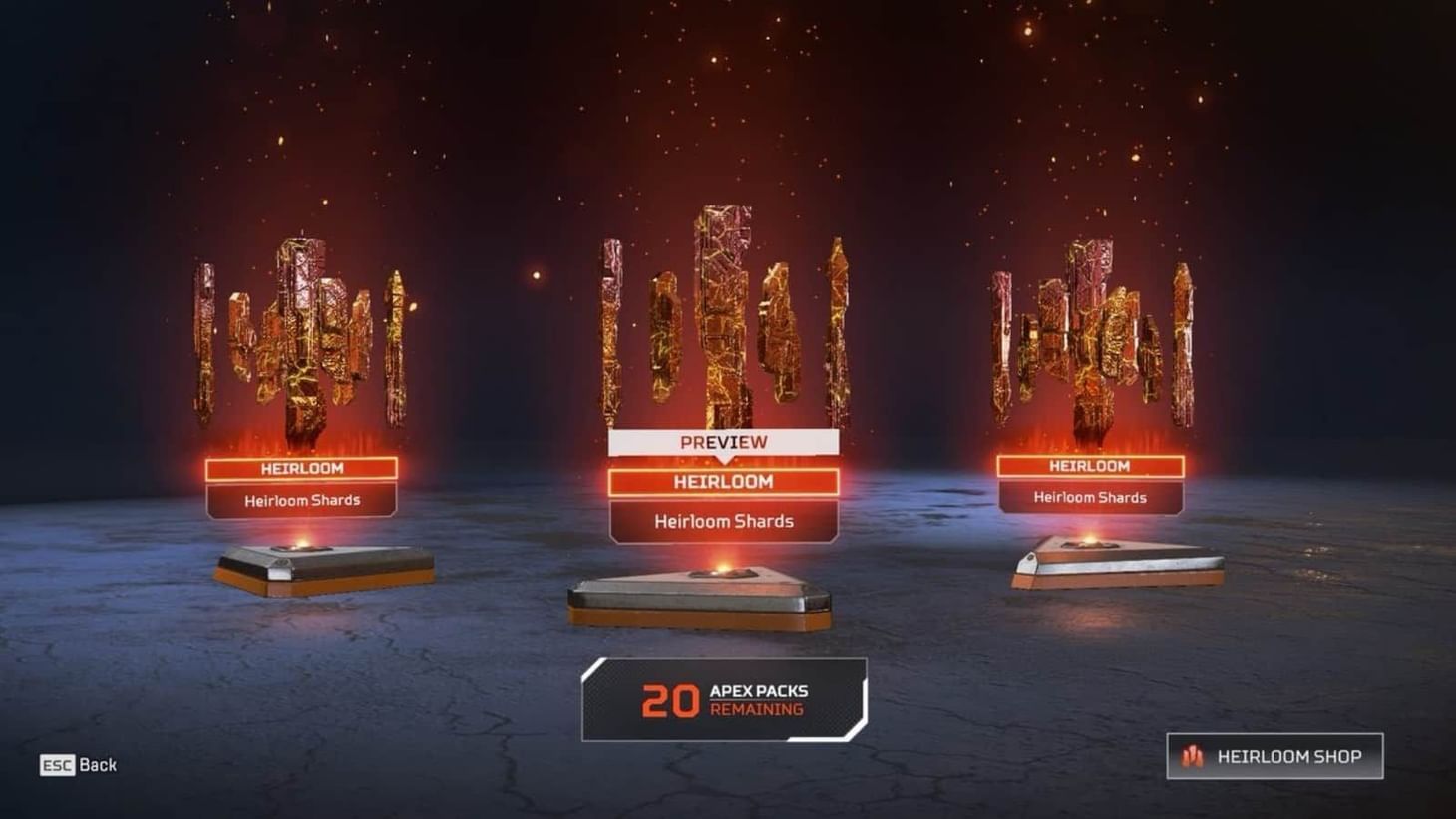Viewport: 1456px width, 819px height.
Task: Click the left pack's Heirloom Shards label
Action: [x=302, y=501]
